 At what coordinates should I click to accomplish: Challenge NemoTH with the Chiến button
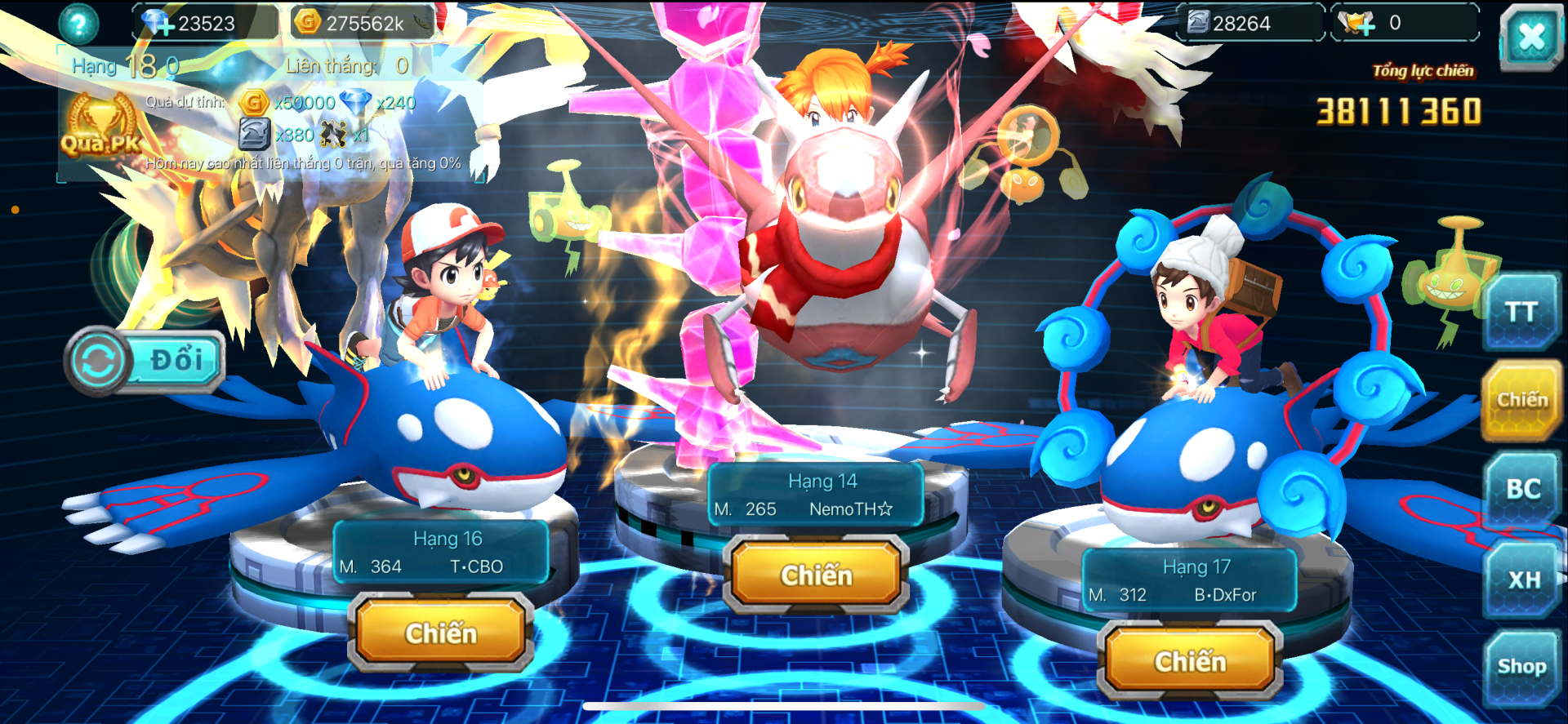(816, 575)
